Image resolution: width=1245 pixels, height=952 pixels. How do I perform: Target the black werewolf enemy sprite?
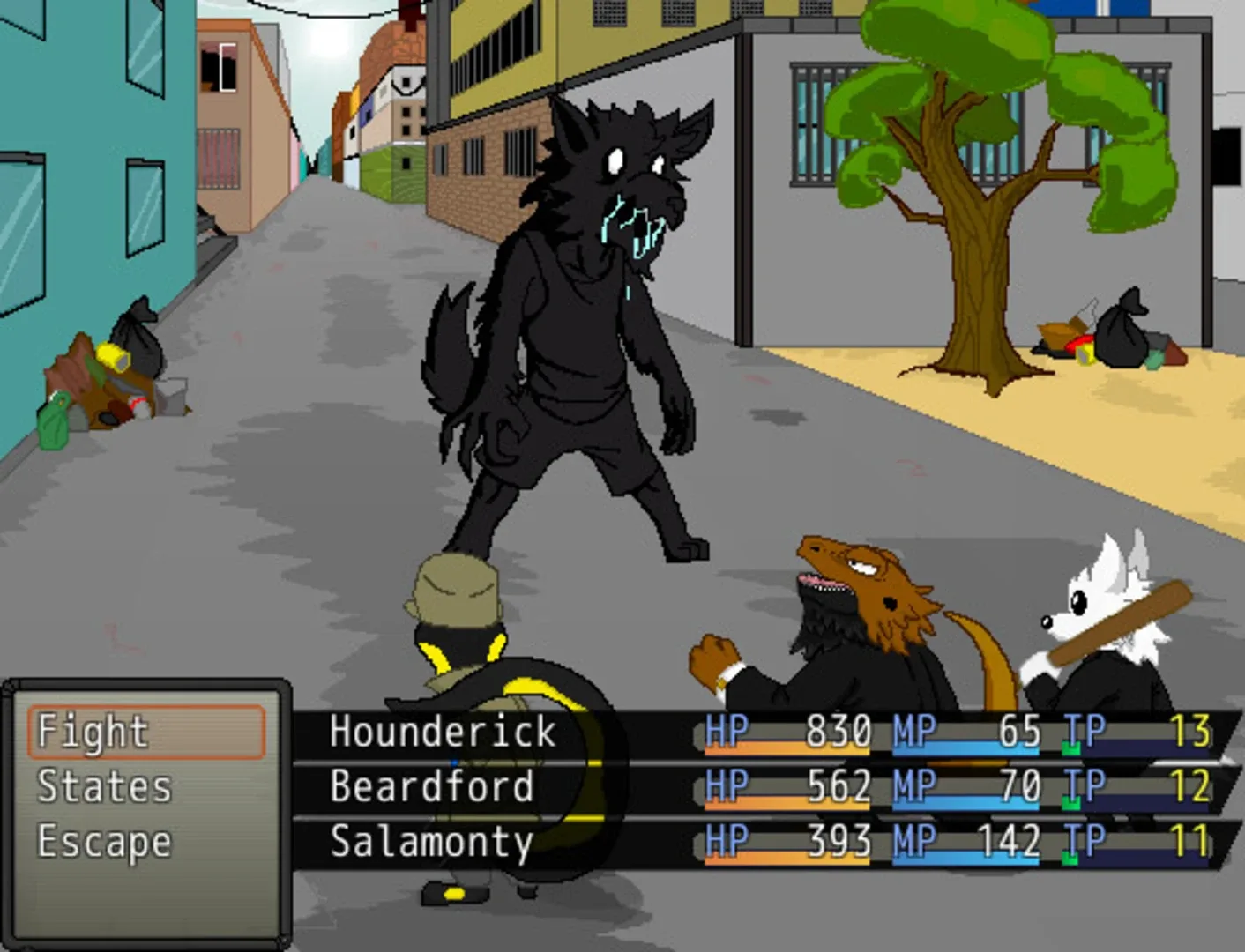coord(582,309)
